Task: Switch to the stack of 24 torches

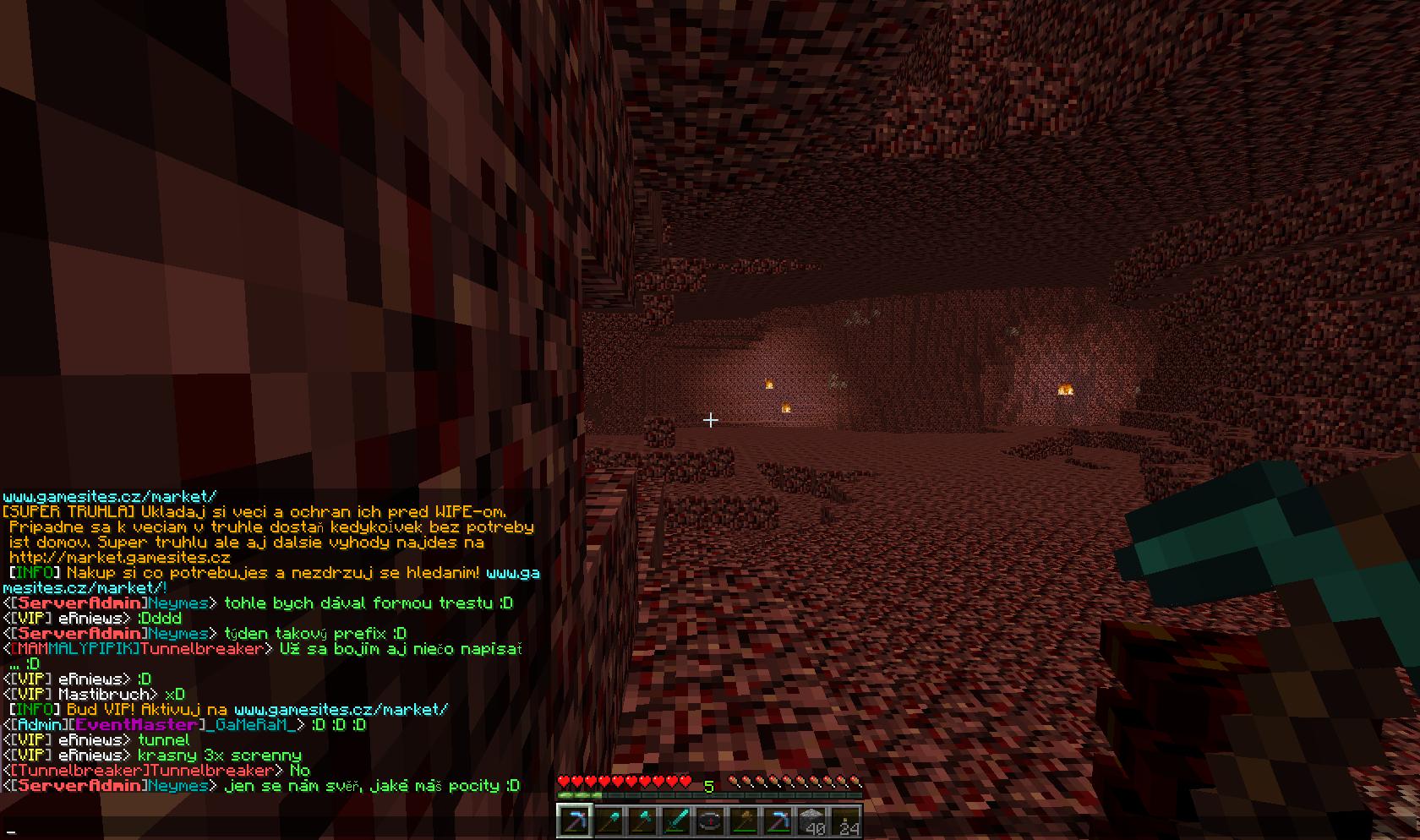Action: (845, 821)
